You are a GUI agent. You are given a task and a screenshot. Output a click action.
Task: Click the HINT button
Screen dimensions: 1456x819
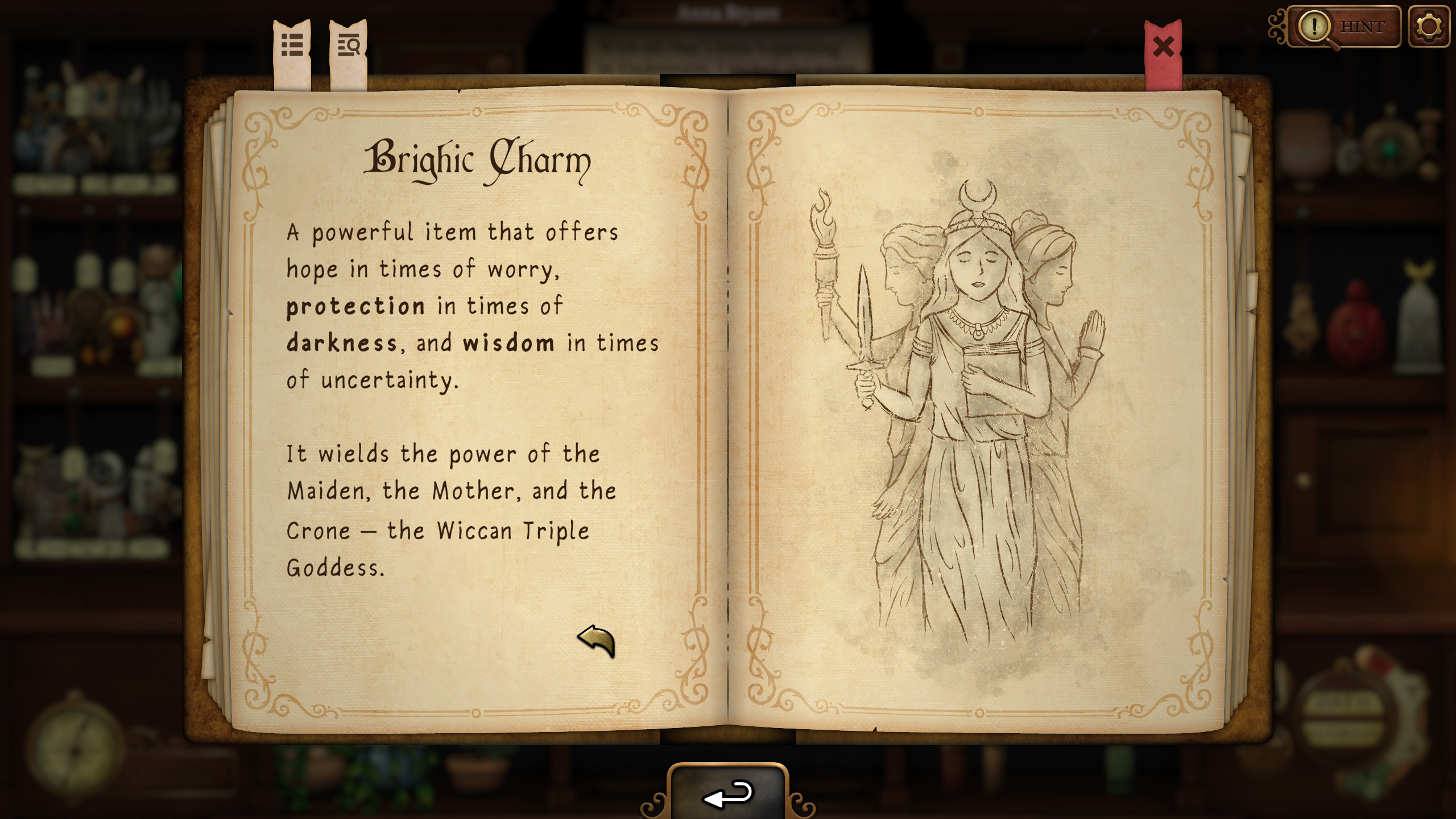[x=1344, y=27]
